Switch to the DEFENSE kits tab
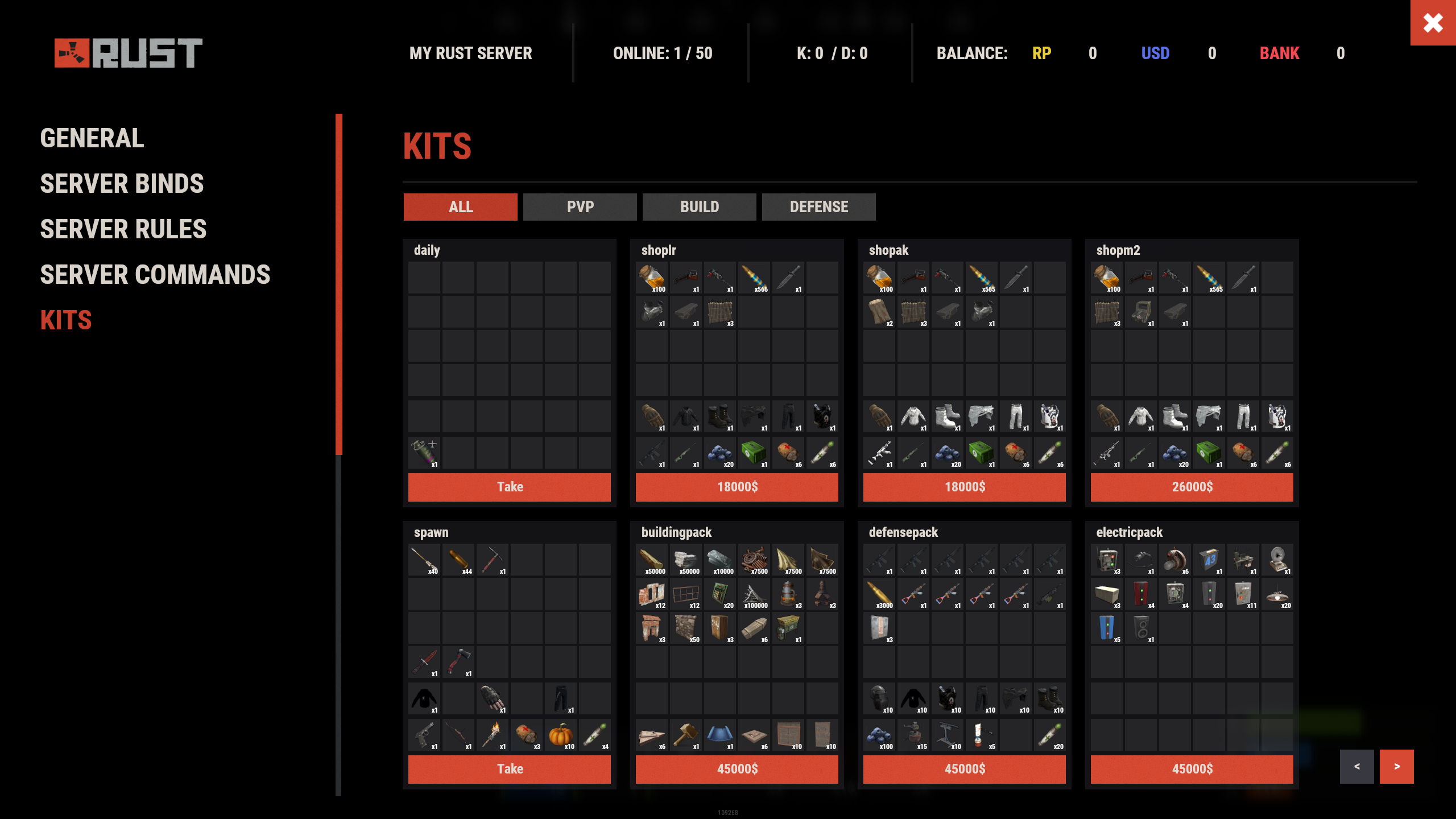Image resolution: width=1456 pixels, height=819 pixels. [x=818, y=207]
